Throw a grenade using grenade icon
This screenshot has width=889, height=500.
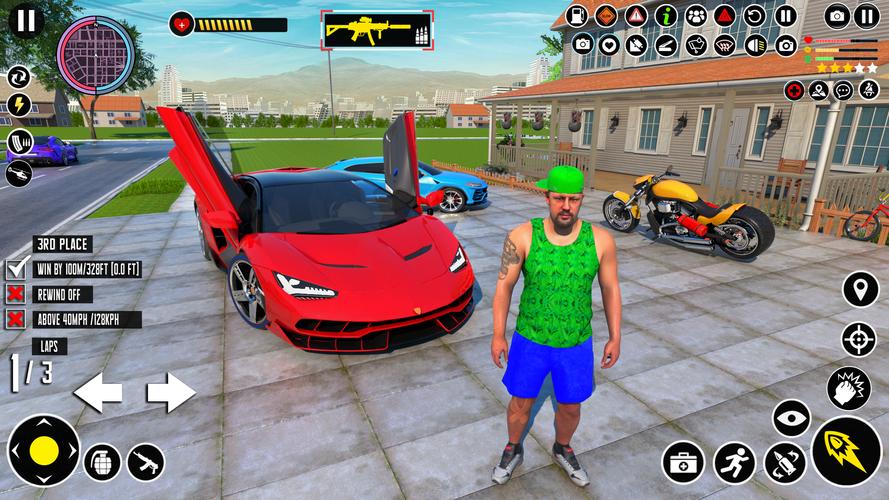(x=101, y=461)
